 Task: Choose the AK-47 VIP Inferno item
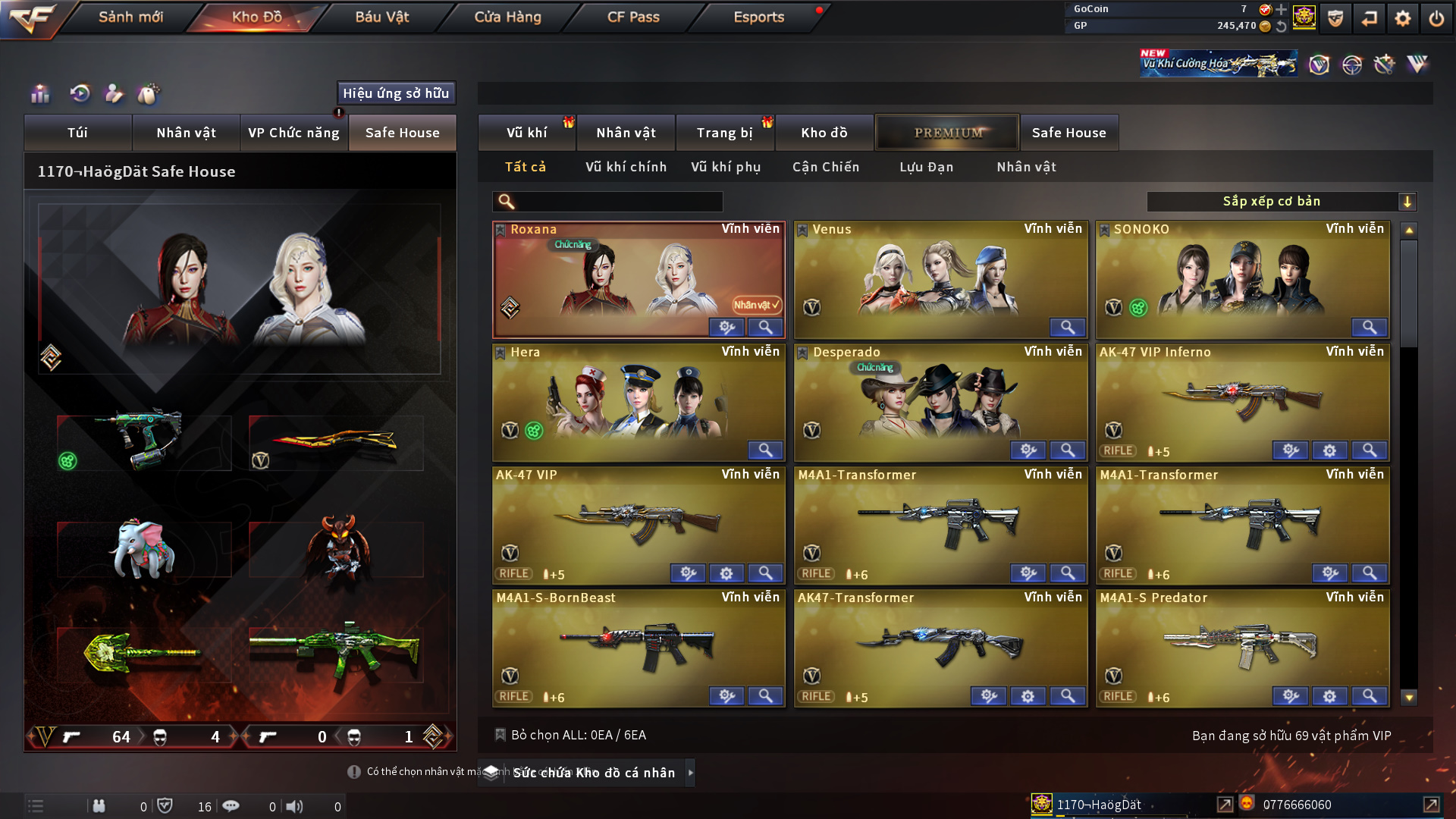[1242, 402]
